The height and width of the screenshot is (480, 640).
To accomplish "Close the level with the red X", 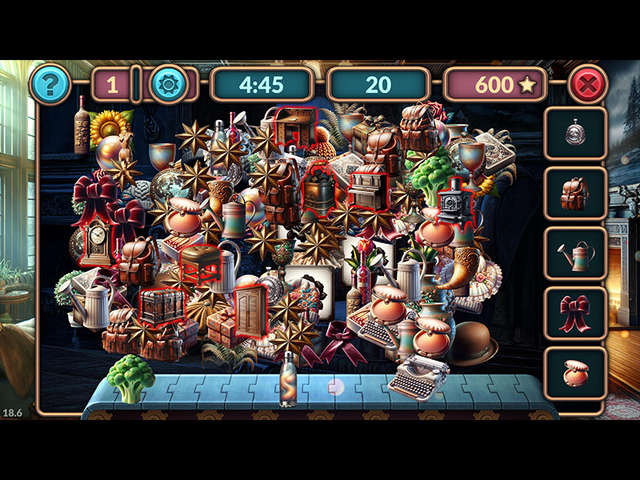I will [587, 84].
